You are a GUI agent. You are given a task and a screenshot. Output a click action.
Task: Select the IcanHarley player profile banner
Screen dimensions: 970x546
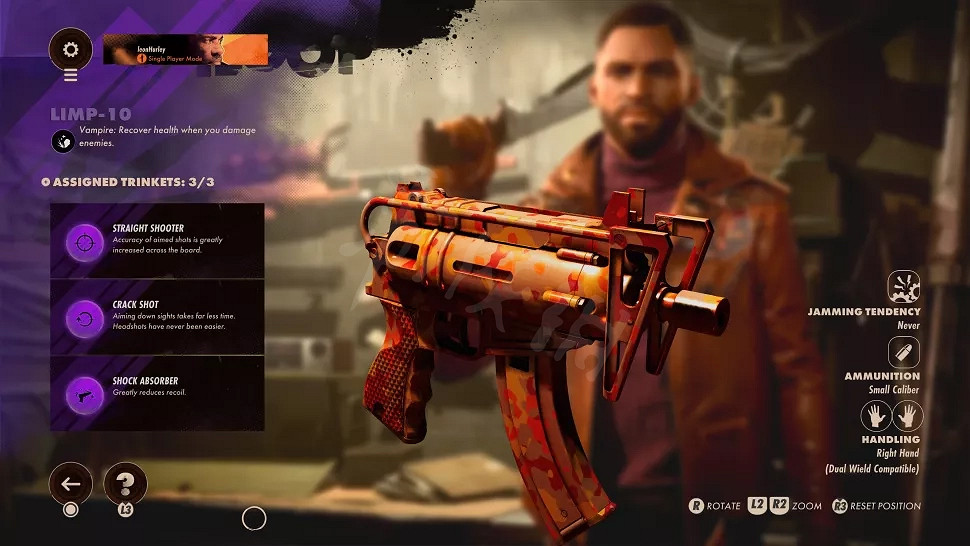coord(186,49)
